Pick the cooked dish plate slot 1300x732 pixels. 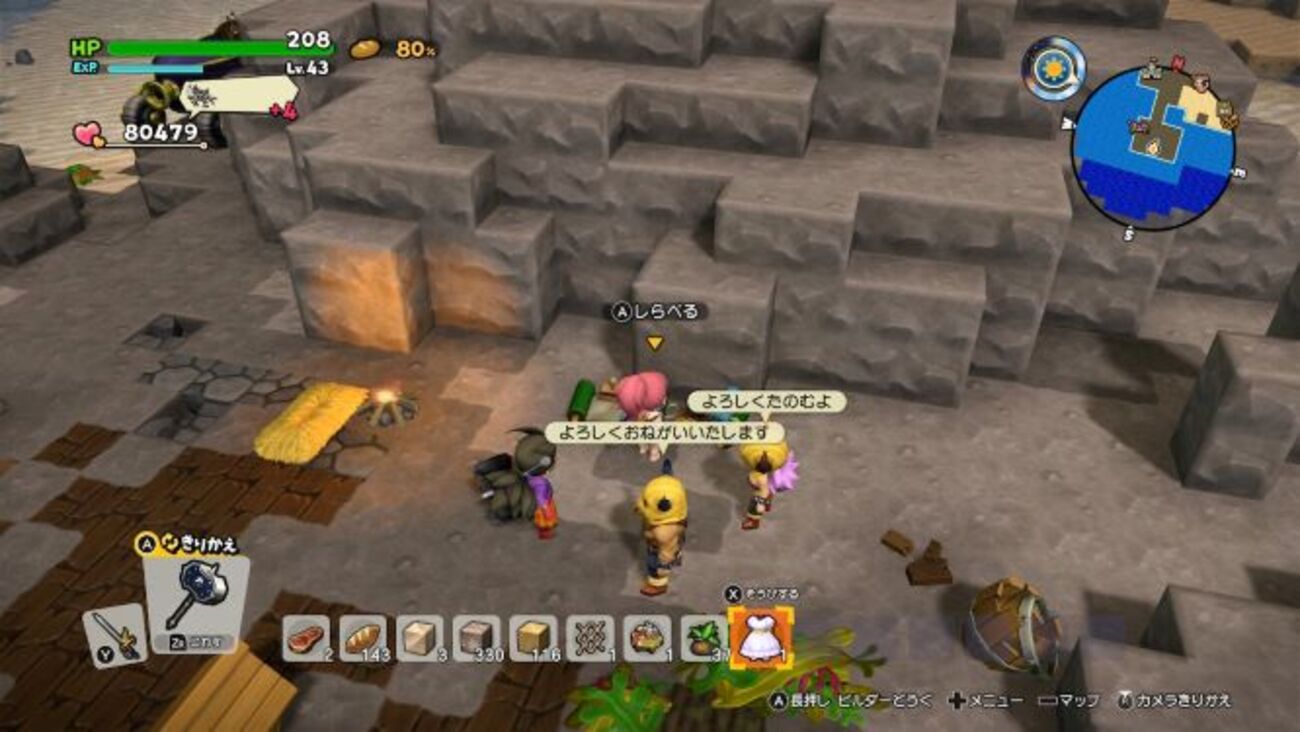(647, 638)
